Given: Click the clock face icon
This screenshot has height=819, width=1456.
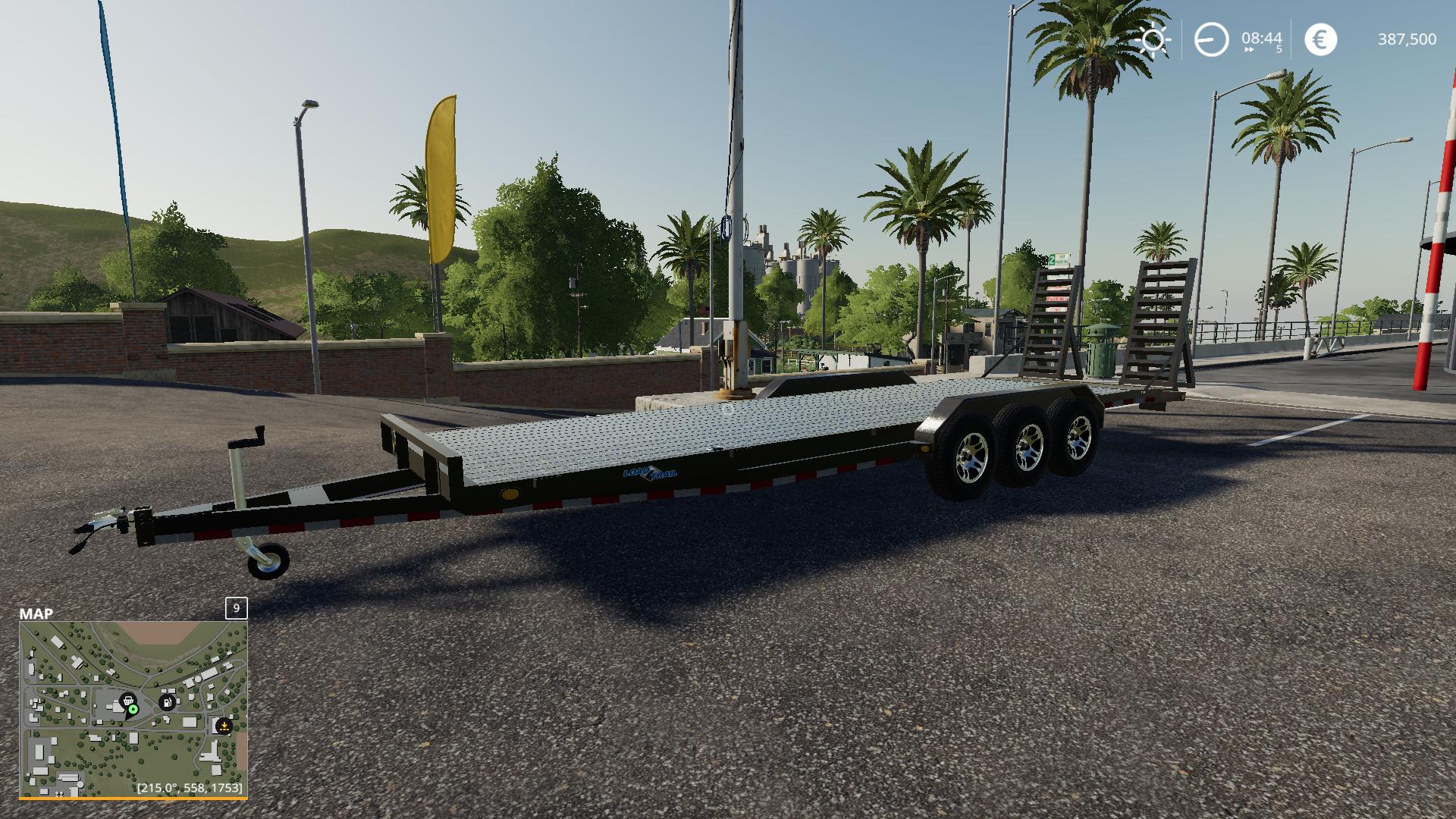Looking at the screenshot, I should [x=1210, y=39].
